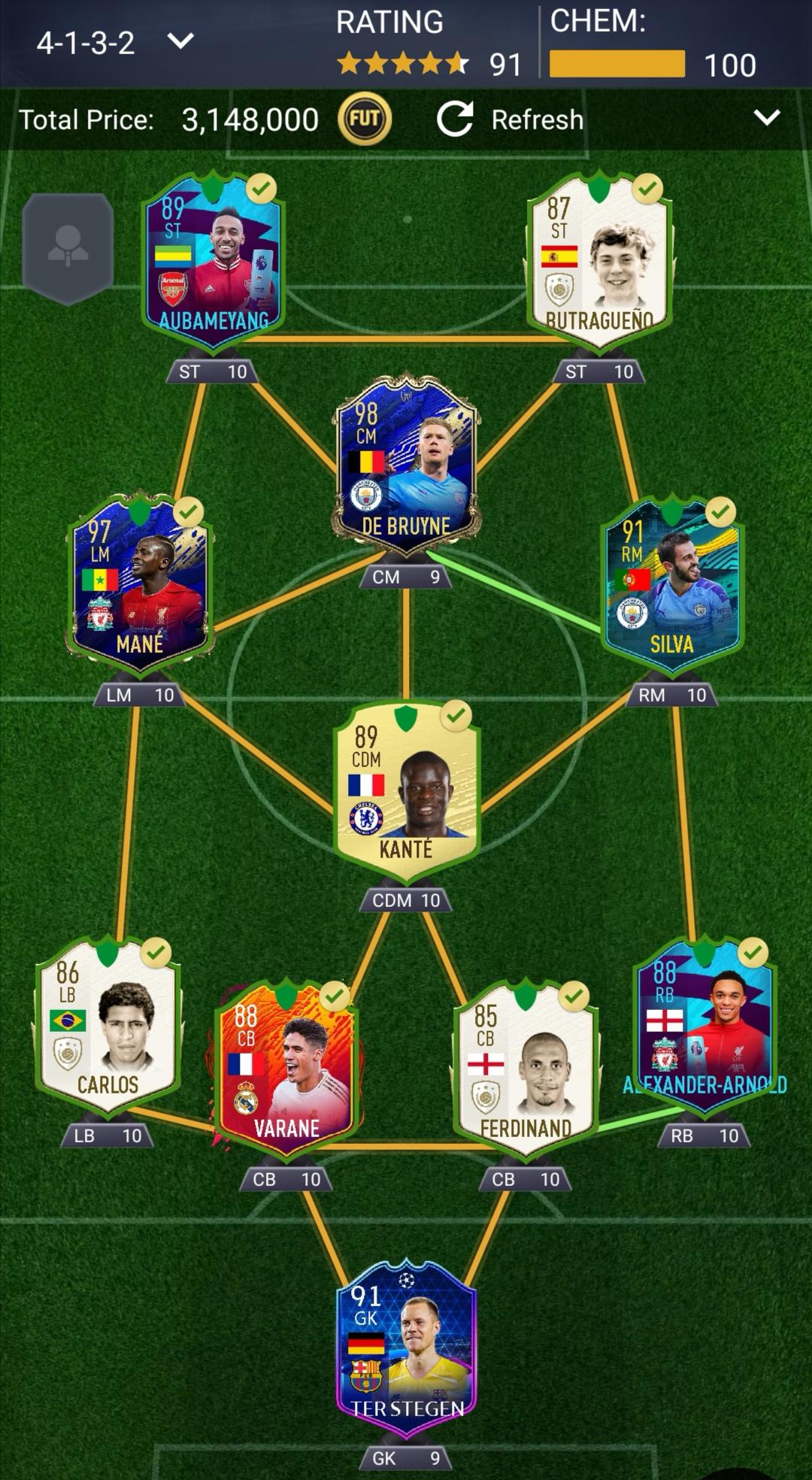812x1480 pixels.
Task: Select the Silva right midfielder card
Action: click(671, 583)
